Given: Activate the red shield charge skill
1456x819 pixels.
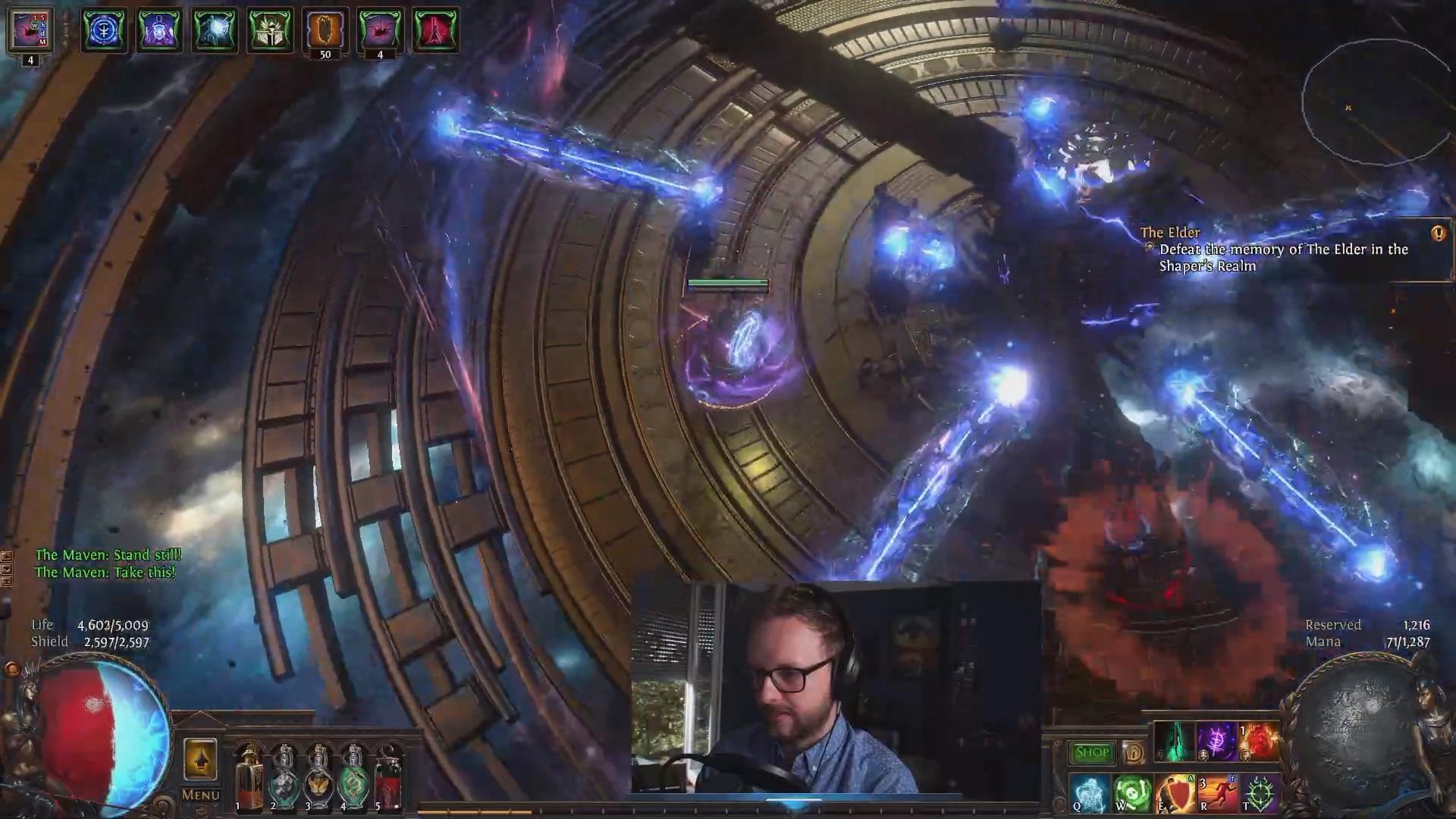Looking at the screenshot, I should (x=1174, y=793).
